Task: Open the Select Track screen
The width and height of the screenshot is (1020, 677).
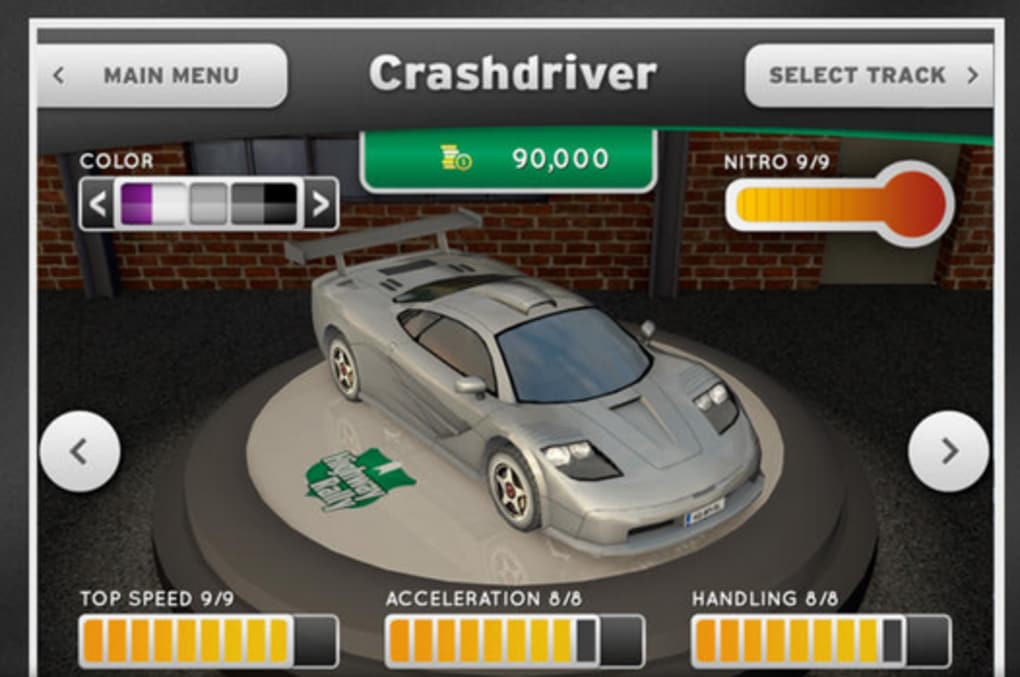Action: [x=868, y=75]
